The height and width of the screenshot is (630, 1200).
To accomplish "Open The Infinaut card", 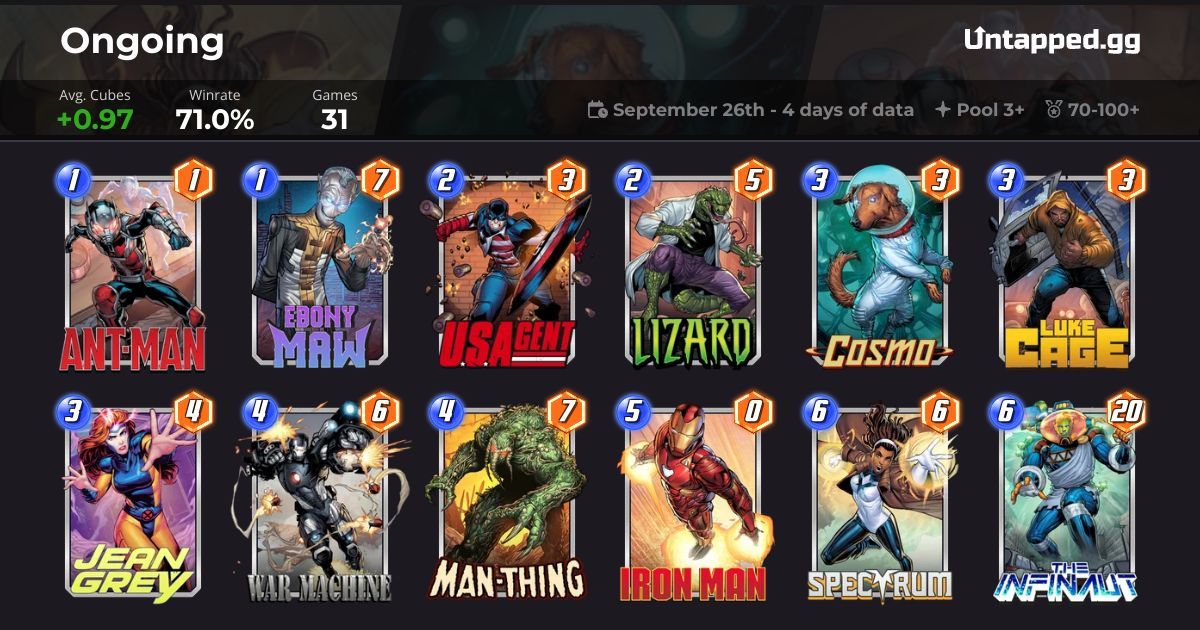I will pyautogui.click(x=1067, y=500).
